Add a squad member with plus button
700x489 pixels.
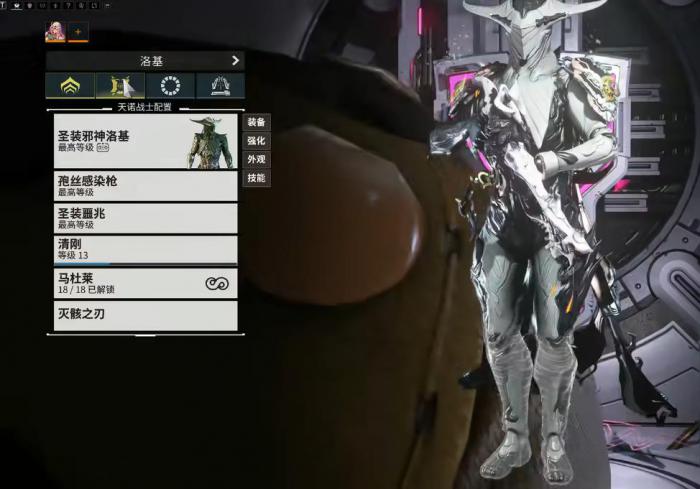79,32
